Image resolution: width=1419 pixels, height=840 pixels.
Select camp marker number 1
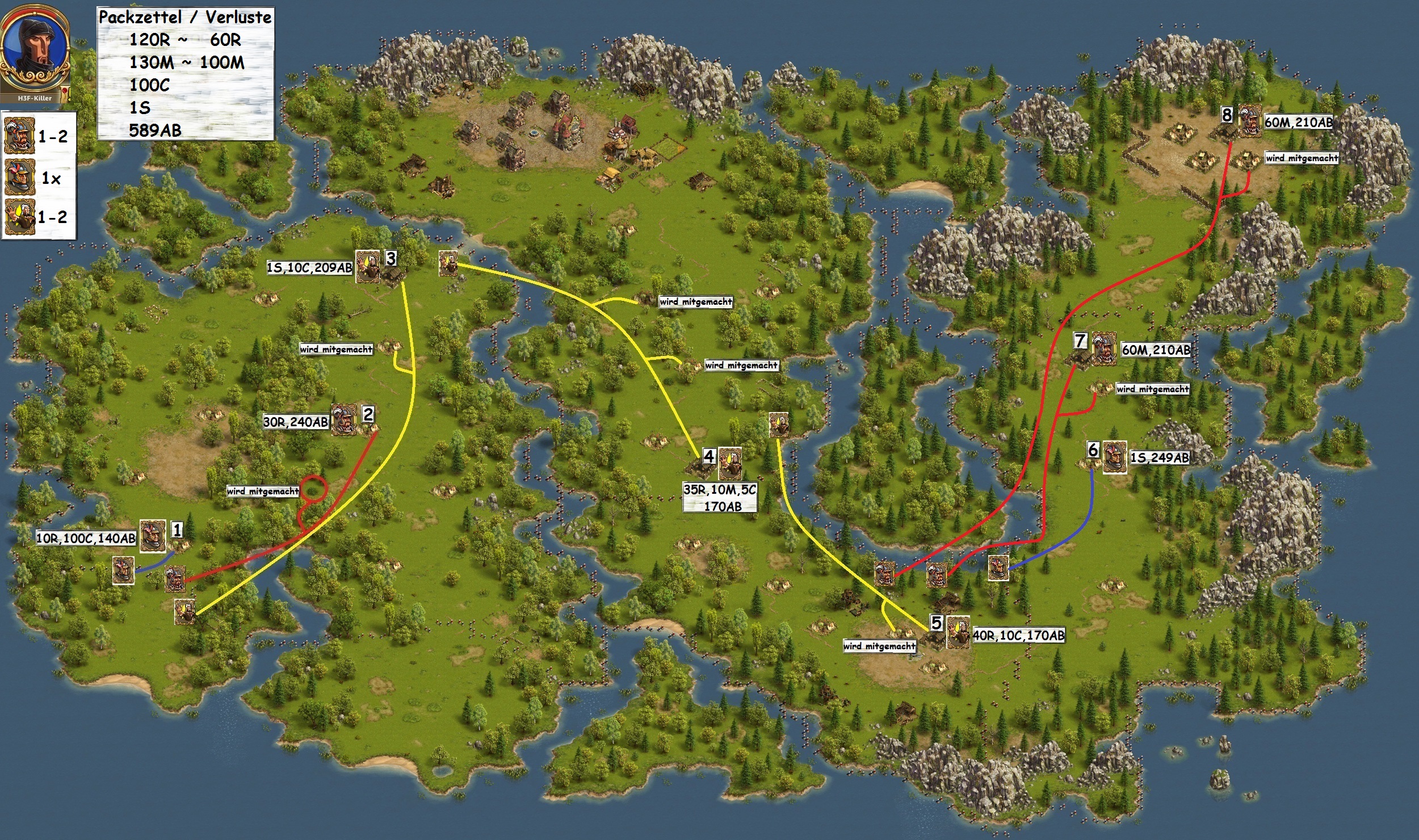177,530
